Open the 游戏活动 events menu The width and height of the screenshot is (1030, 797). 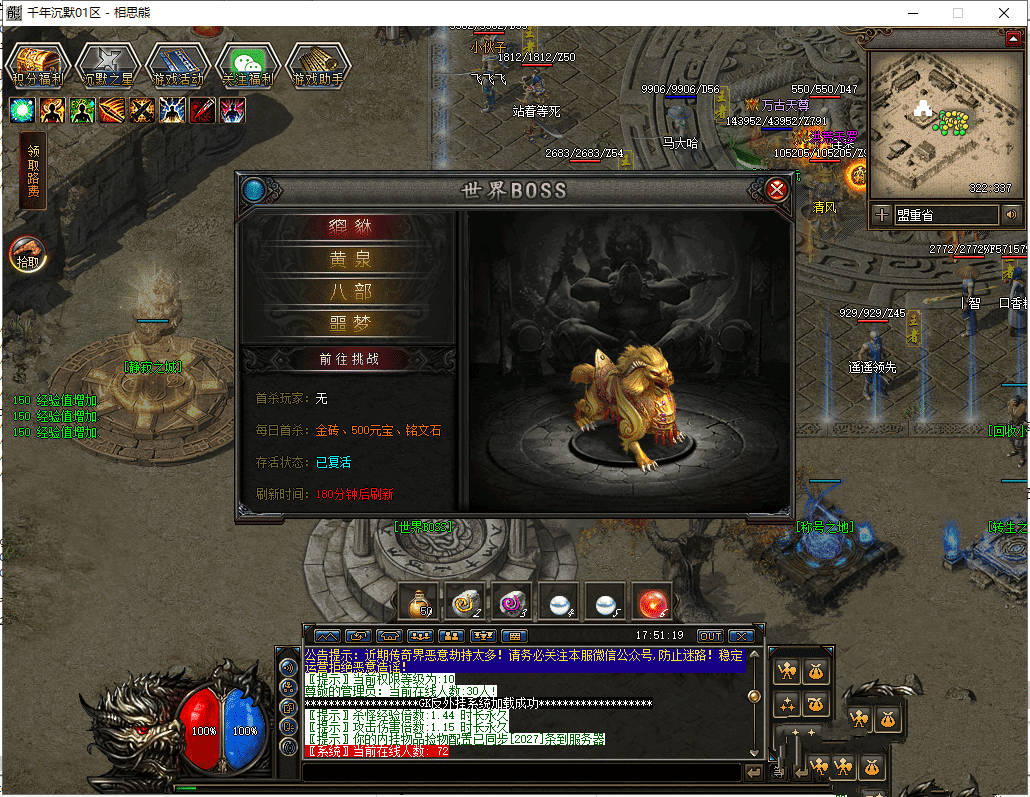pyautogui.click(x=177, y=65)
